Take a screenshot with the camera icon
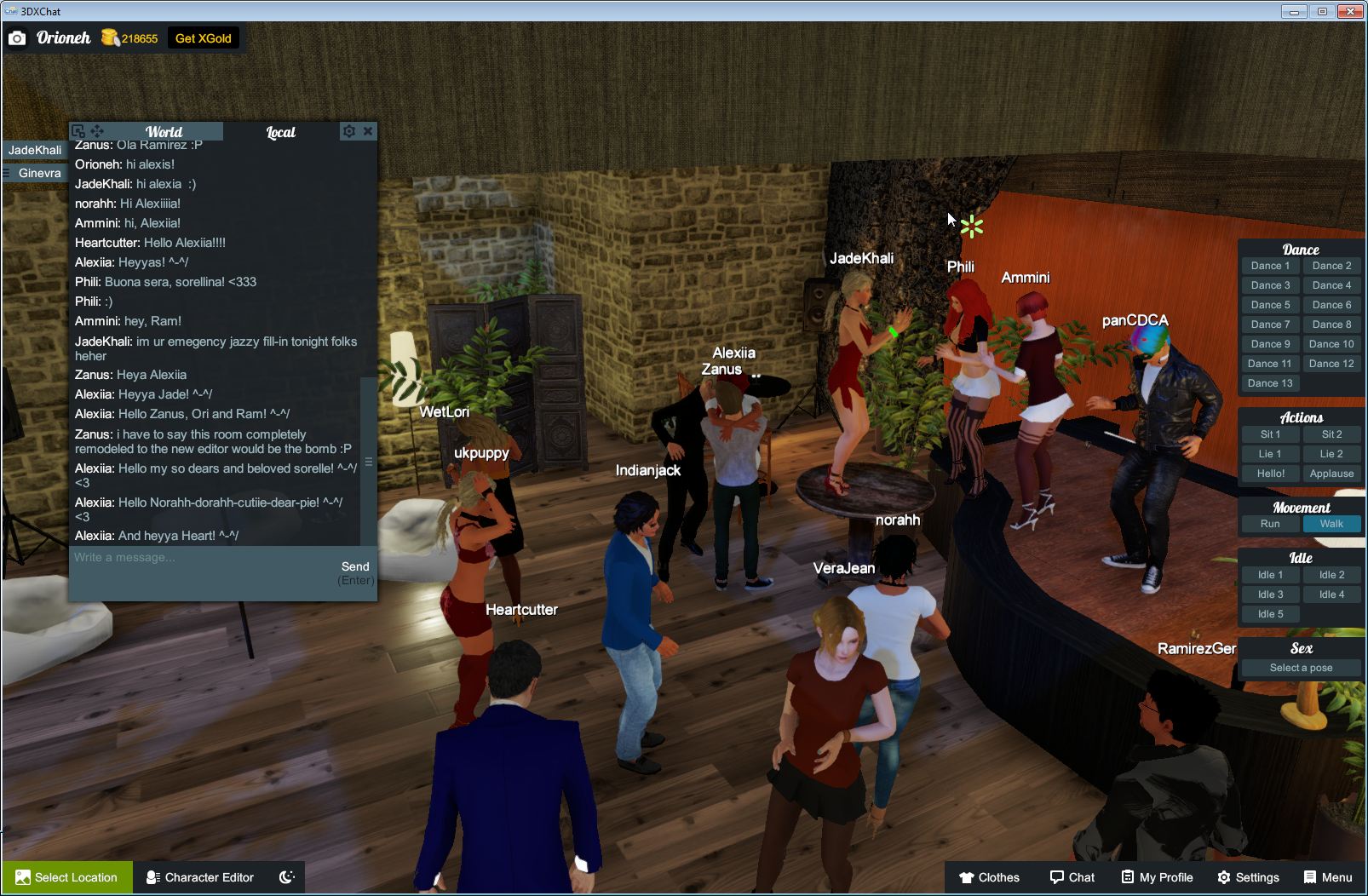 (x=17, y=37)
